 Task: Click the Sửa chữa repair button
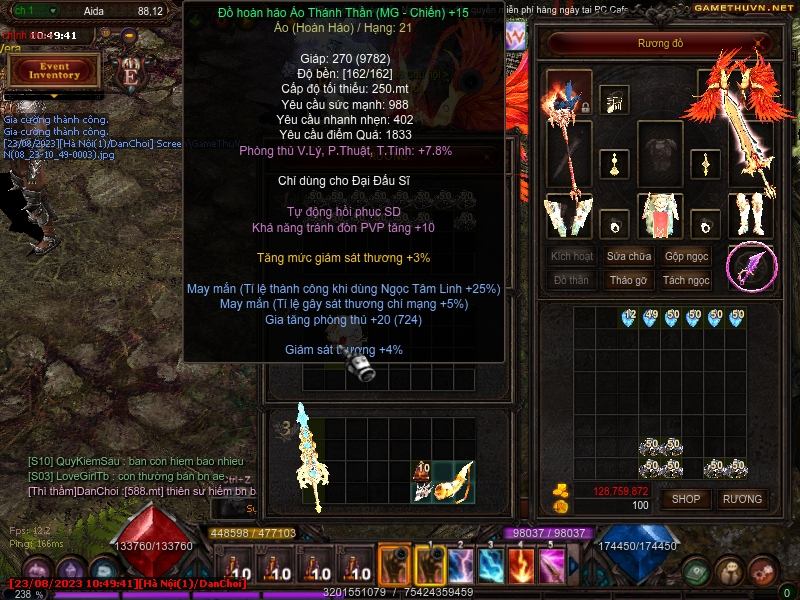tap(629, 256)
